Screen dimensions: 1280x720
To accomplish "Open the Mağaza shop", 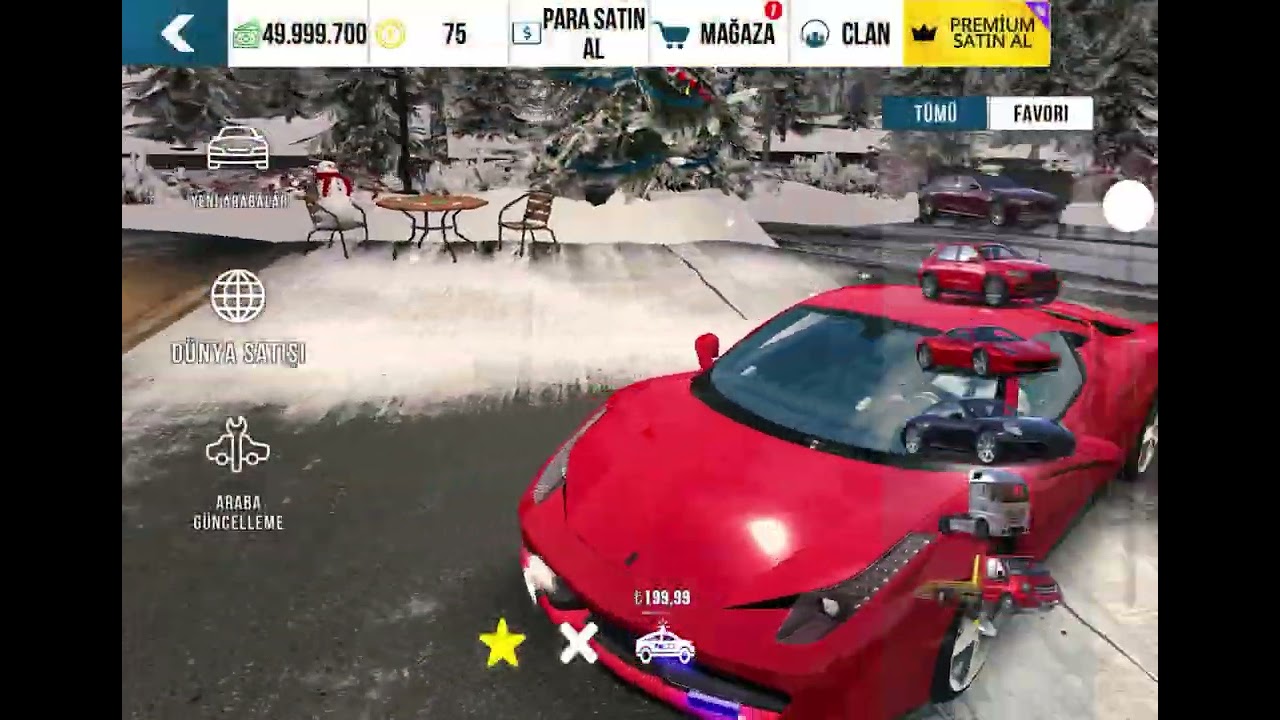I will pos(718,34).
